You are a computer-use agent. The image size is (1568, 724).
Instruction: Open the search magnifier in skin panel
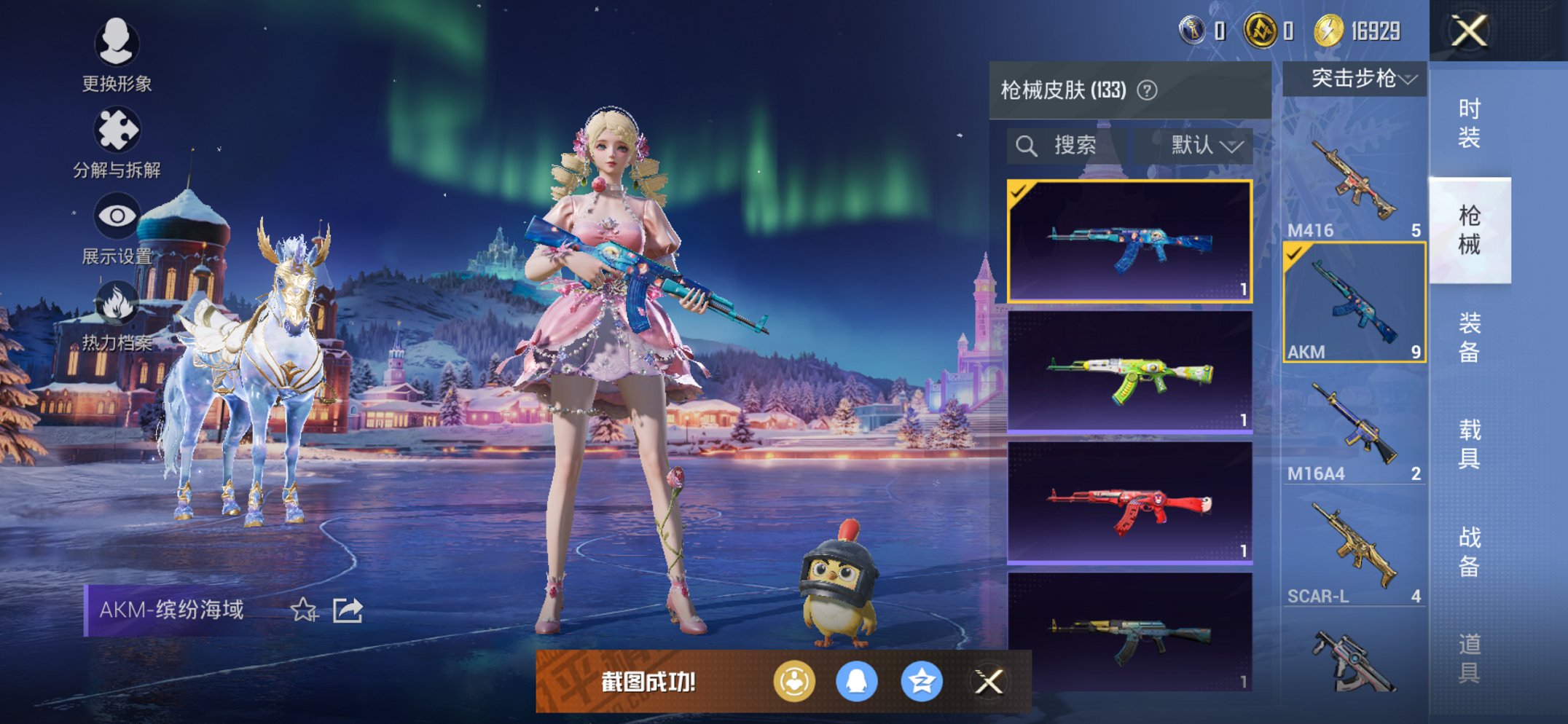click(1028, 144)
